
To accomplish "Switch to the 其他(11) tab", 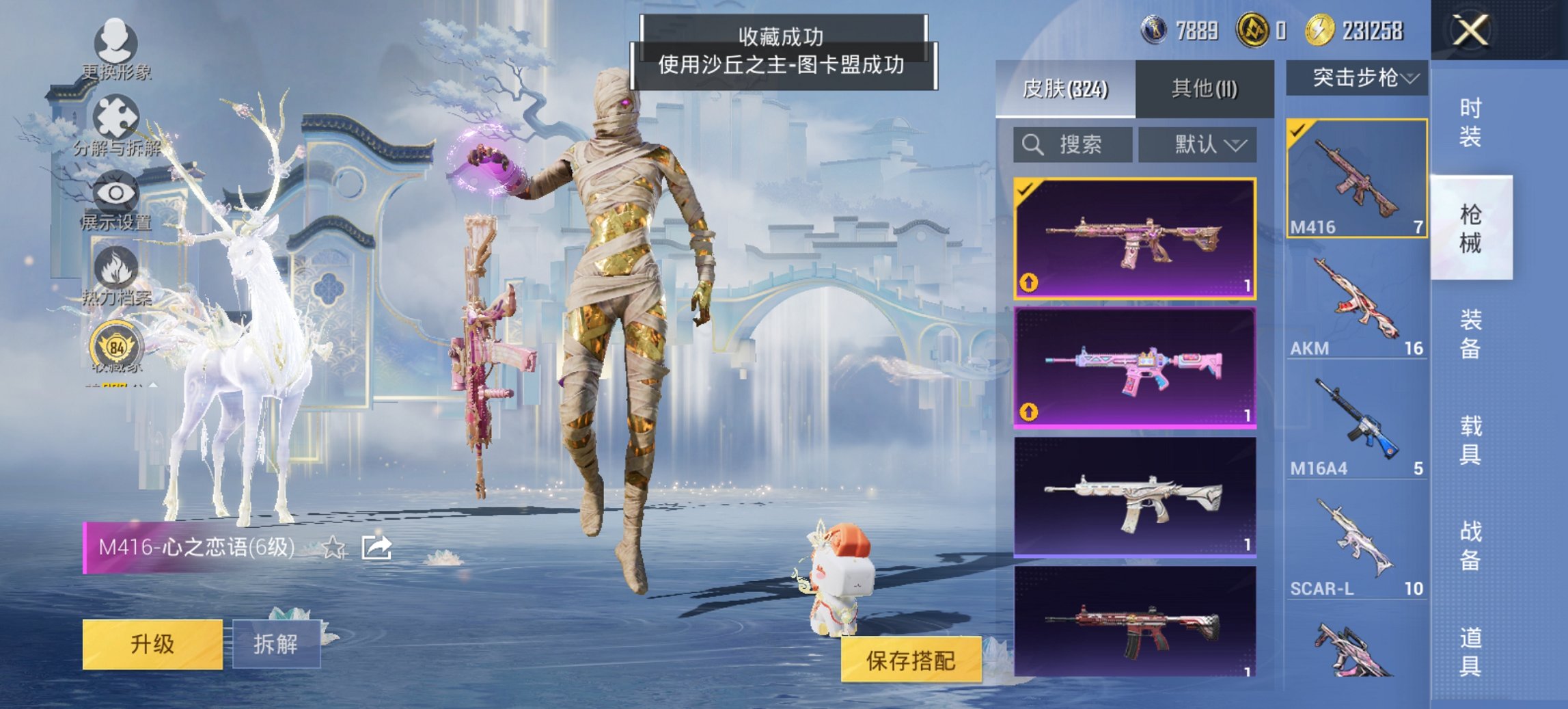I will (x=1205, y=90).
